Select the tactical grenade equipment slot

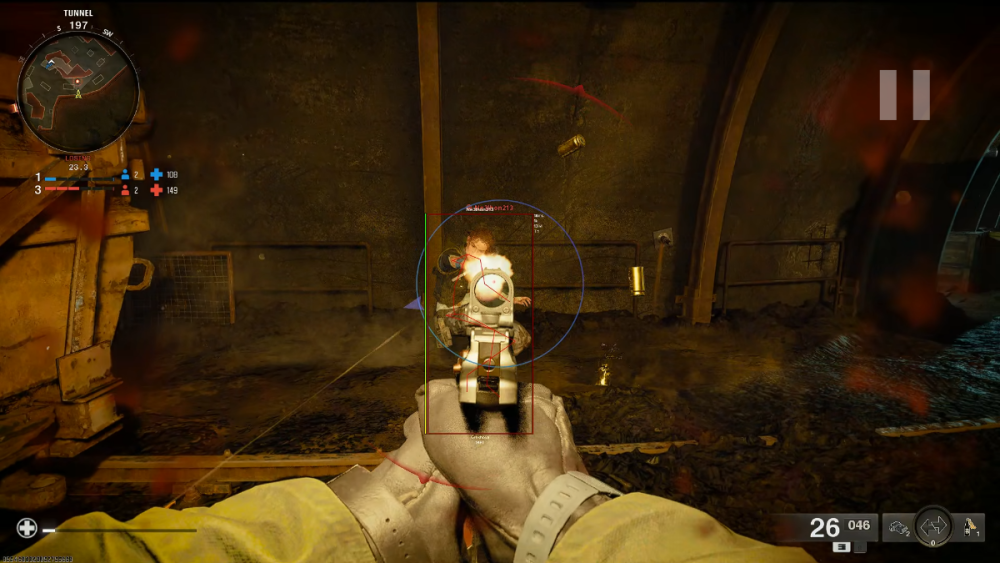pos(897,527)
